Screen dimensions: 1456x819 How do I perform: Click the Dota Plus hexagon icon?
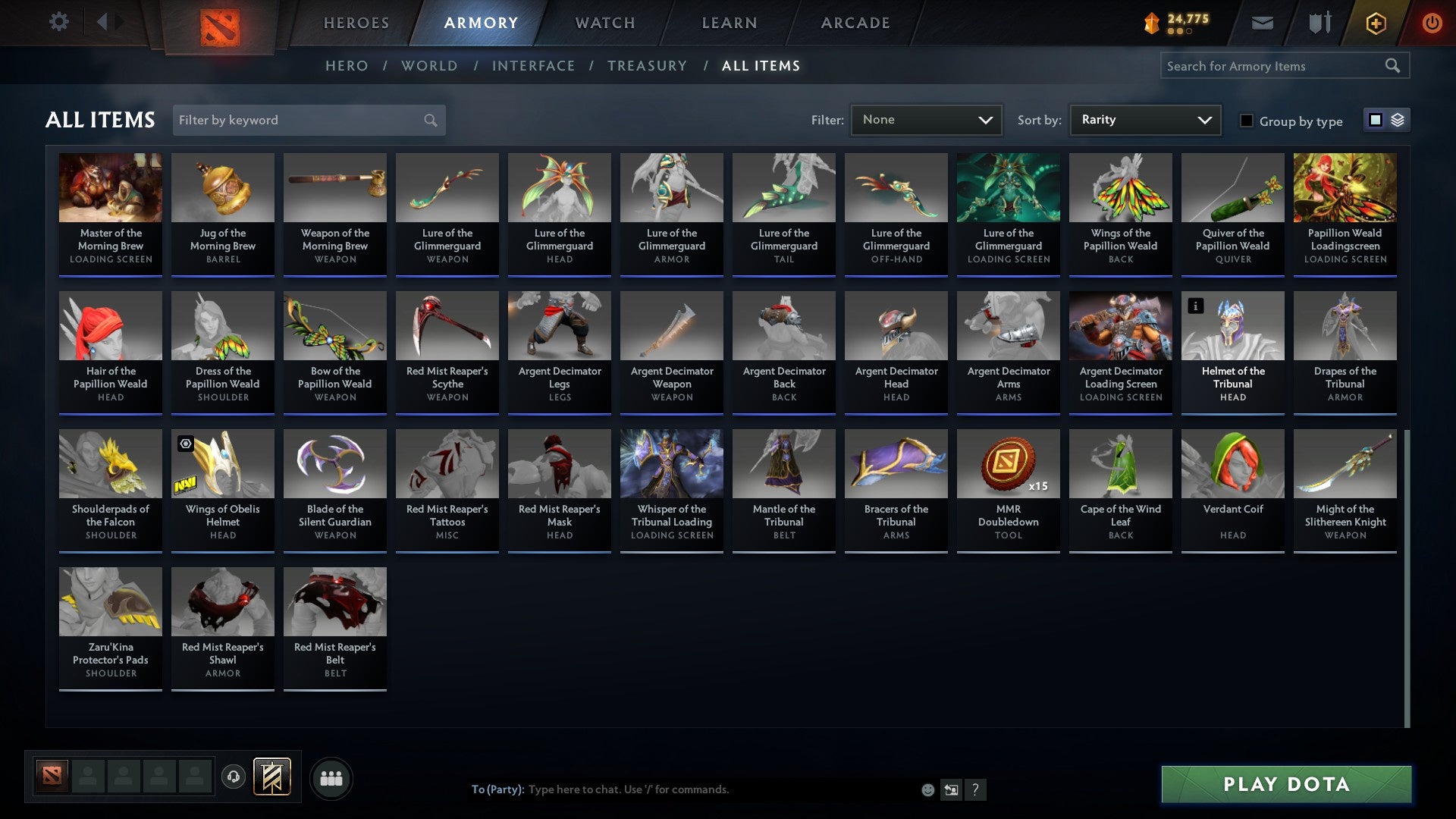point(1375,23)
